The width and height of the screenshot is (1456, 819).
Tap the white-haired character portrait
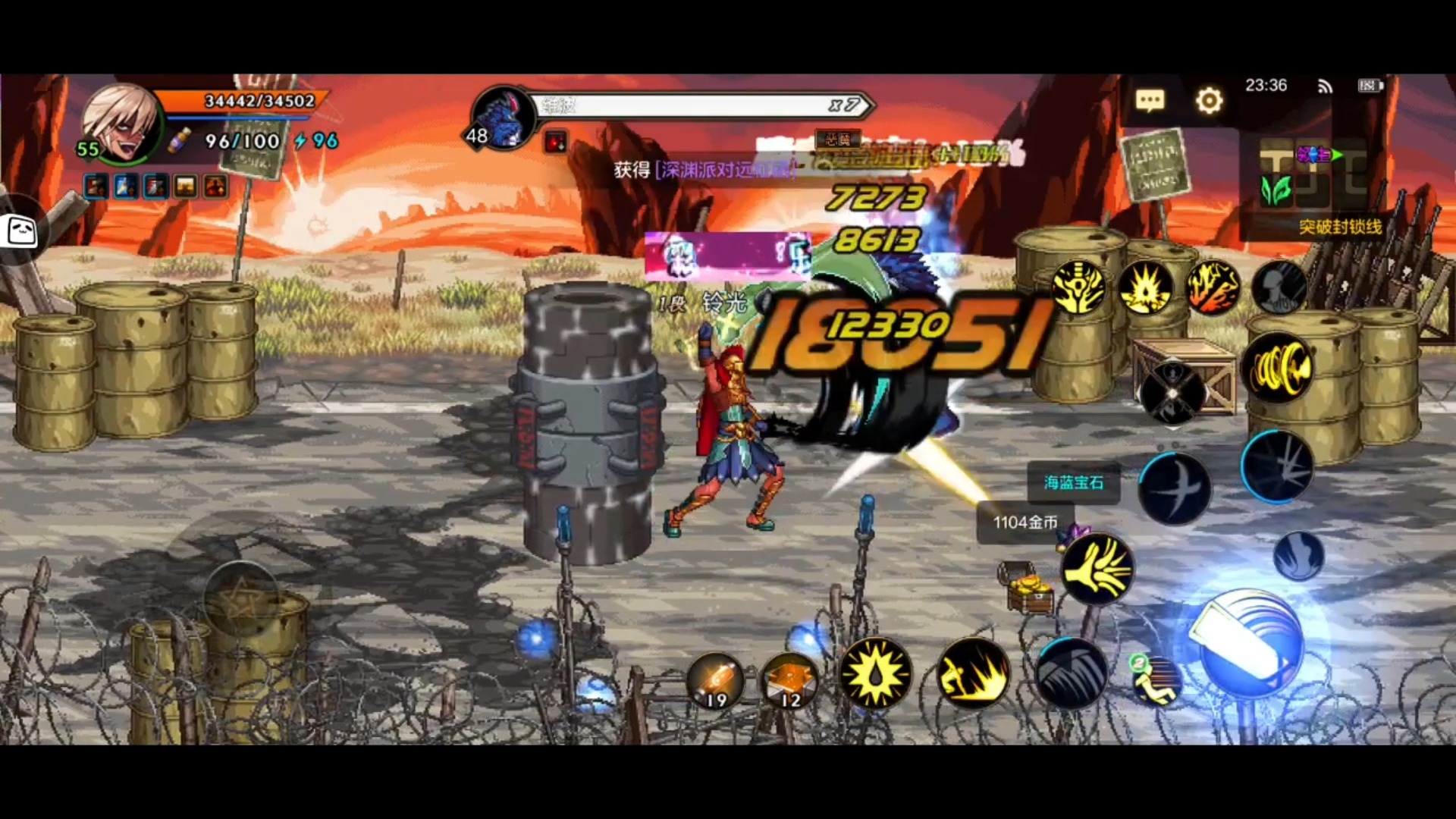[x=120, y=123]
